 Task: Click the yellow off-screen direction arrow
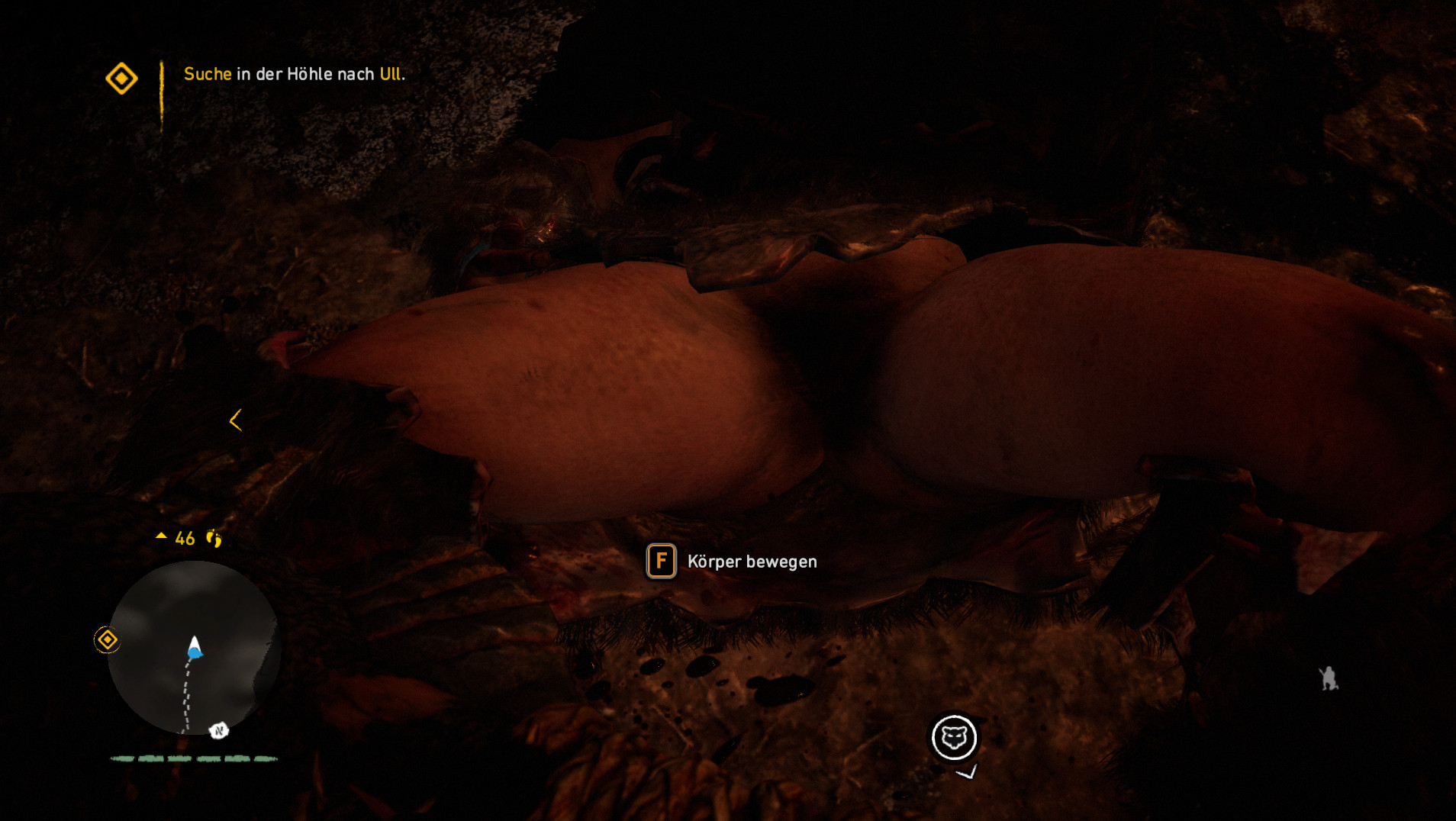(x=236, y=420)
